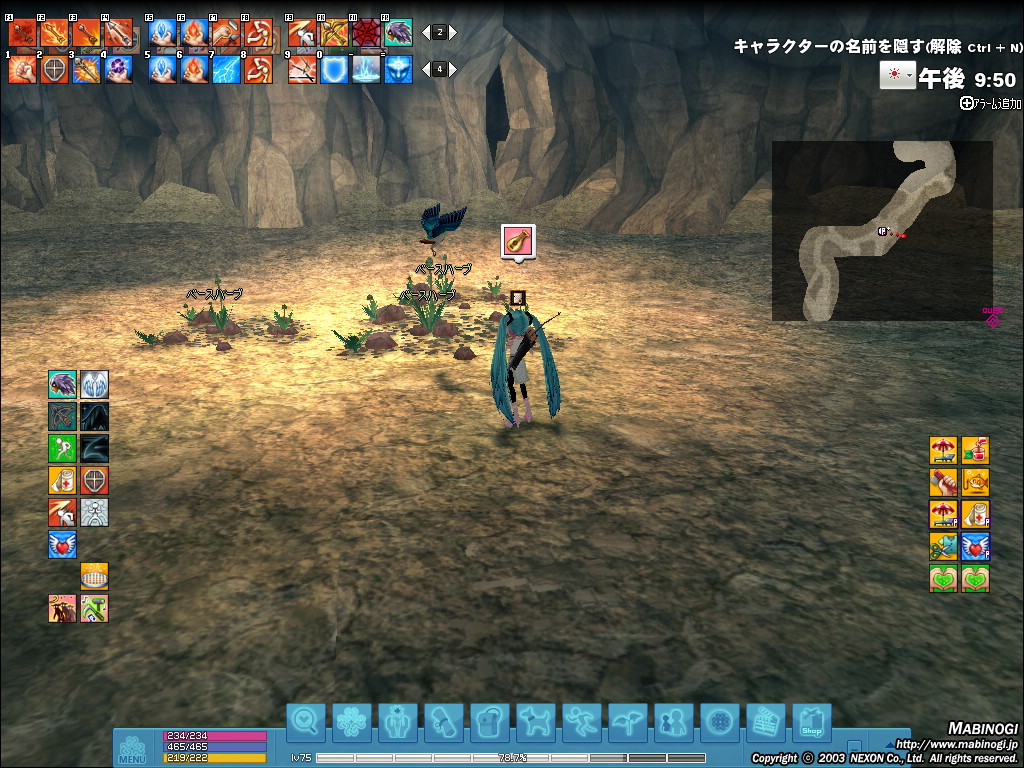Use the clothes and scissors tailoring skill
The width and height of the screenshot is (1024, 768).
point(944,546)
